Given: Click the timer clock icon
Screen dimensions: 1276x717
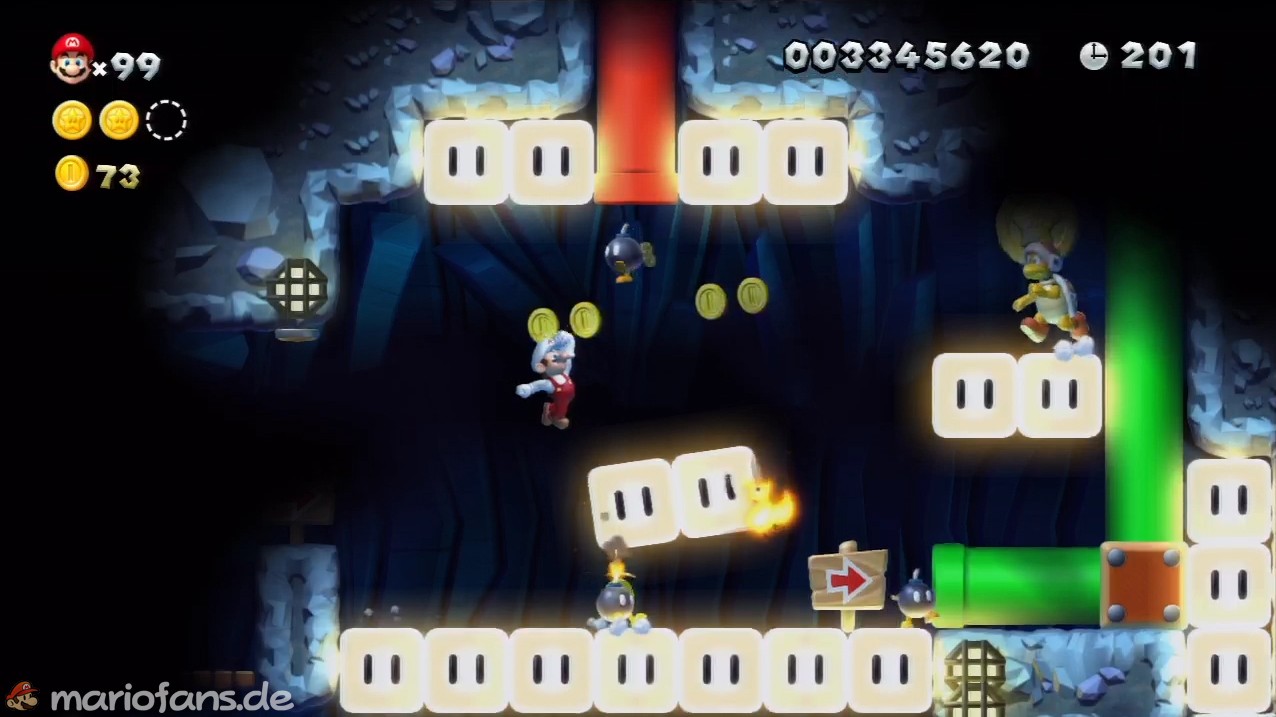Looking at the screenshot, I should pos(1093,56).
